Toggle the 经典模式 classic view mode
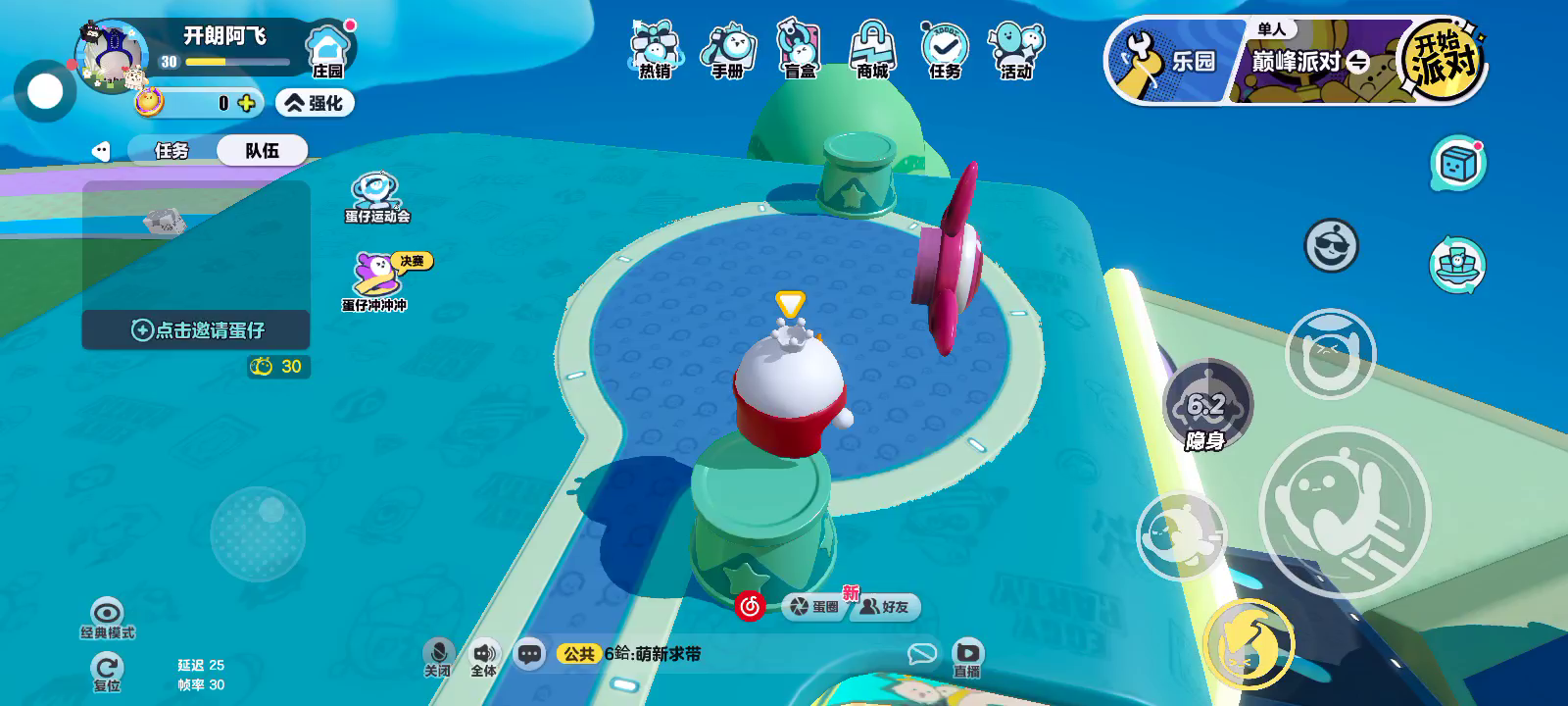1568x706 pixels. click(x=107, y=618)
